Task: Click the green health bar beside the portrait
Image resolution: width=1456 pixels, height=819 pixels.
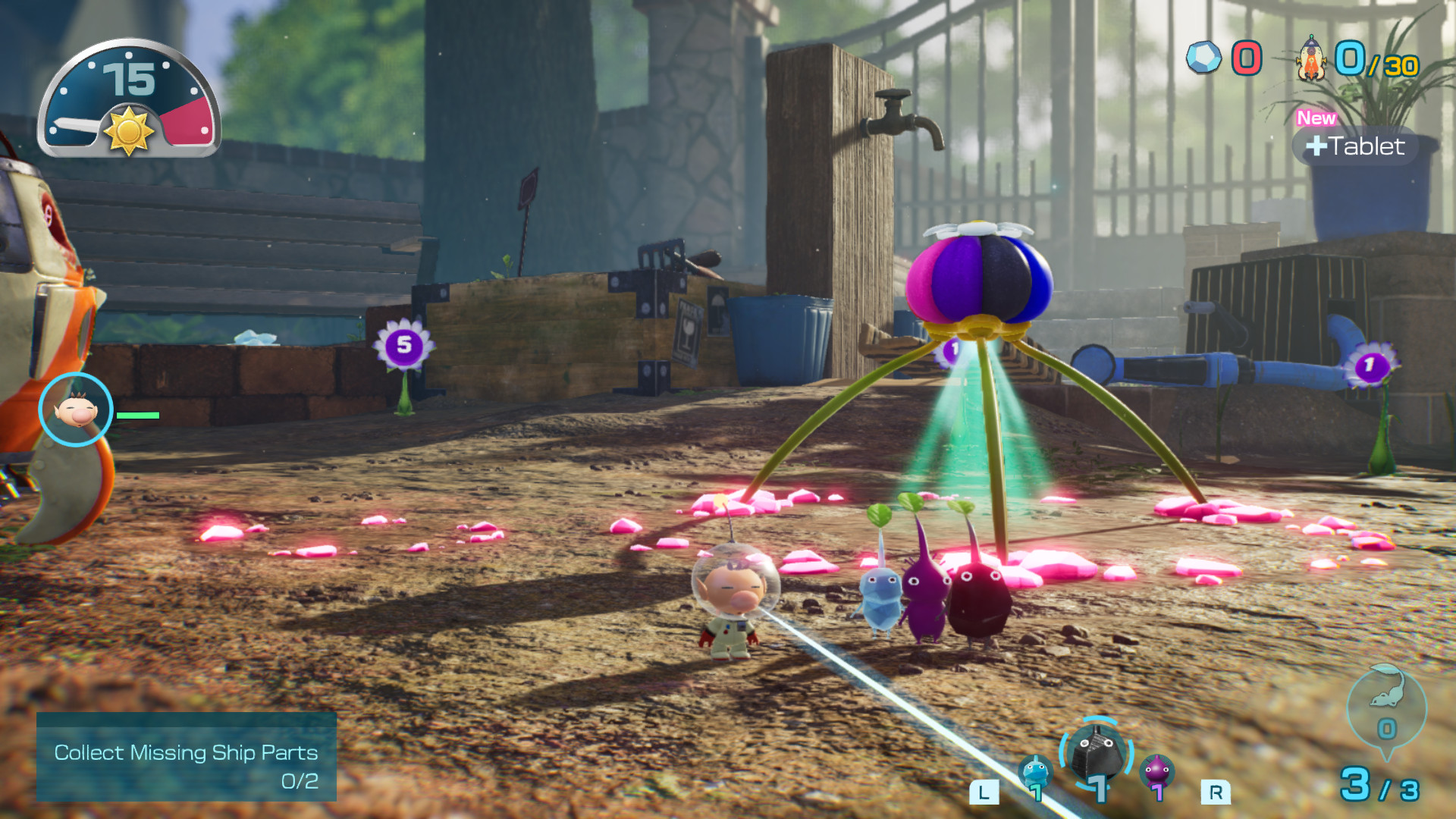Action: [136, 416]
